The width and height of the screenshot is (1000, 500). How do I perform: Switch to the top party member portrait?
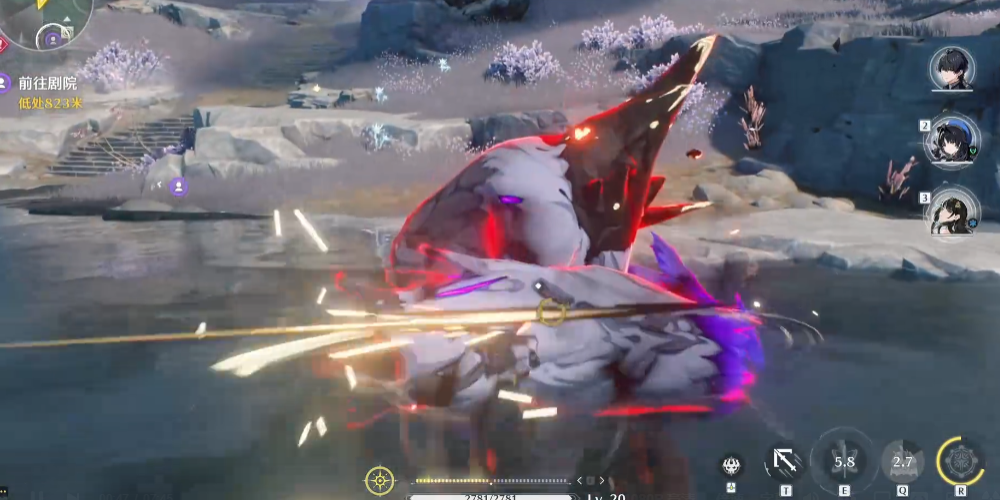(x=952, y=69)
